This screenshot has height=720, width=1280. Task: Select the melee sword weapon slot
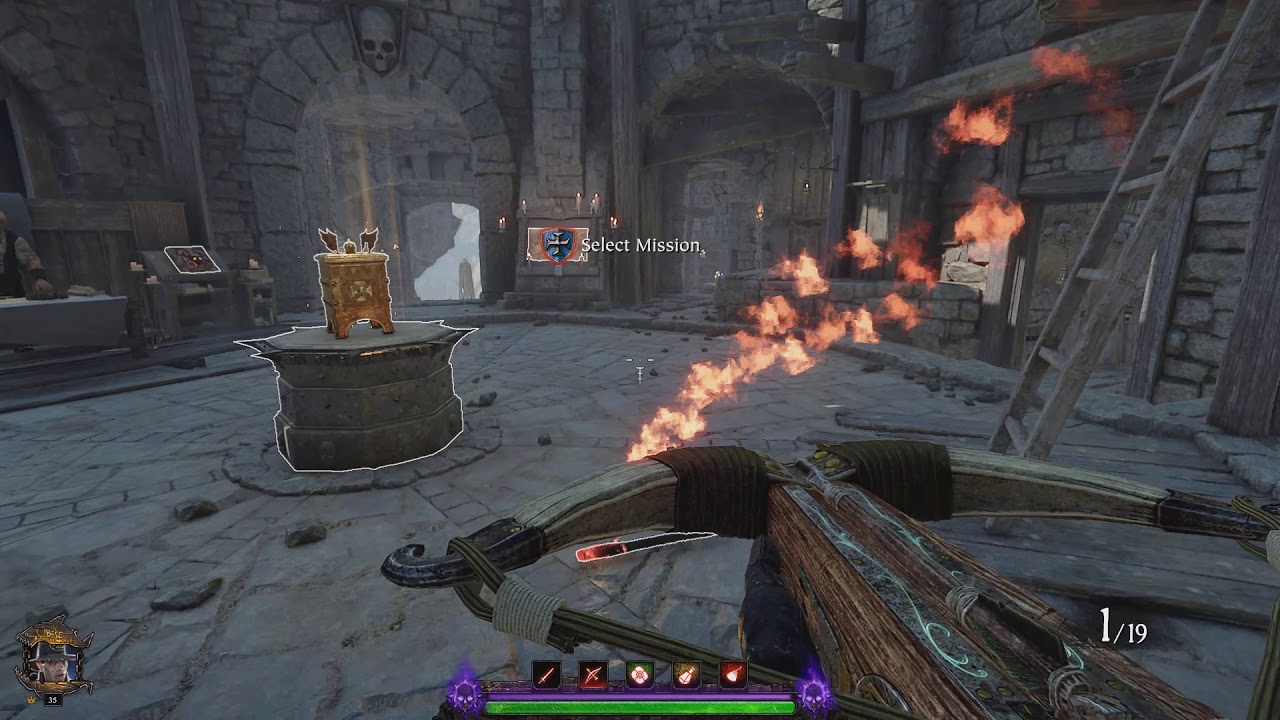546,675
